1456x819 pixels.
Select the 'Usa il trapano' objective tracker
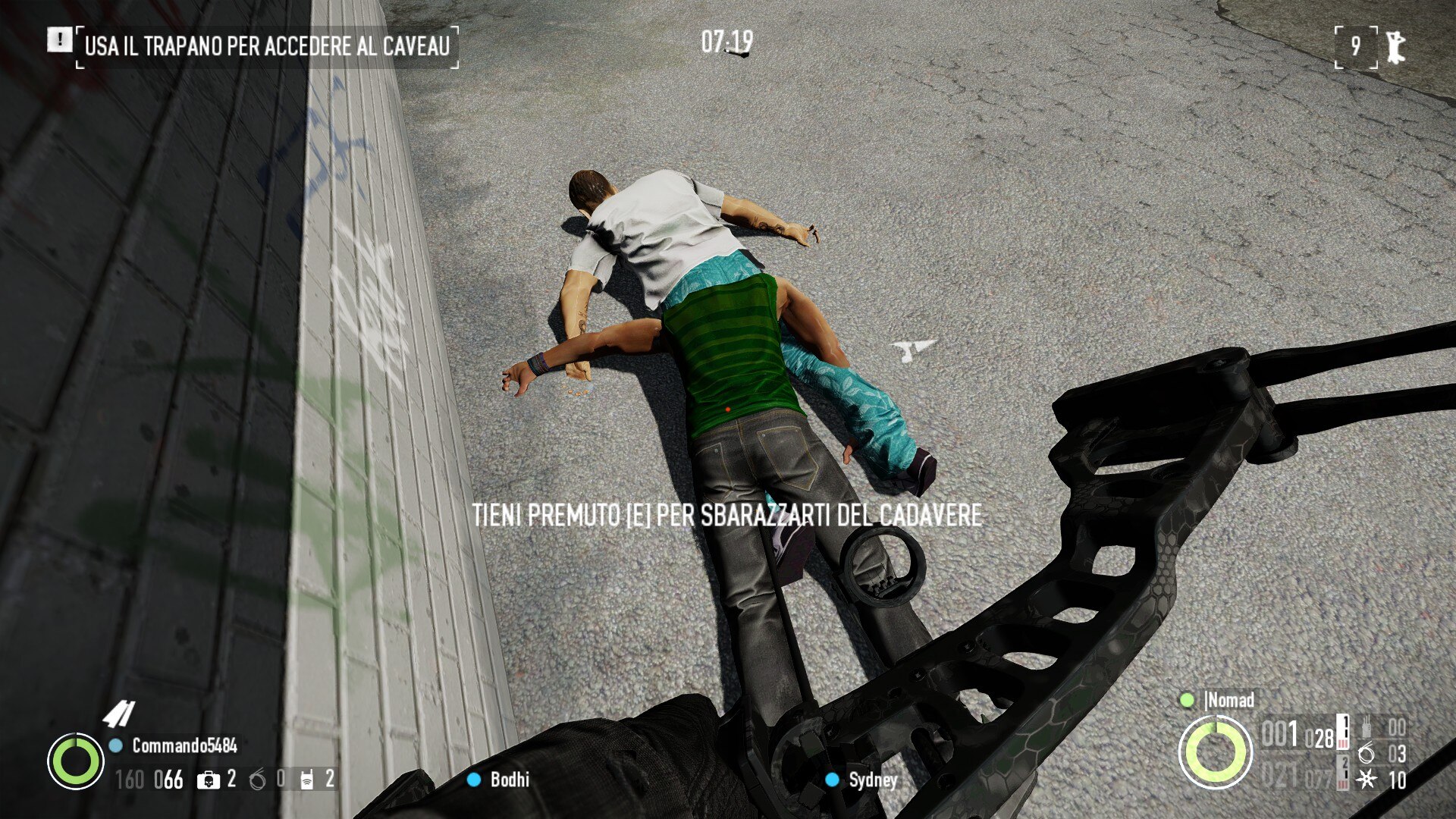pos(267,46)
